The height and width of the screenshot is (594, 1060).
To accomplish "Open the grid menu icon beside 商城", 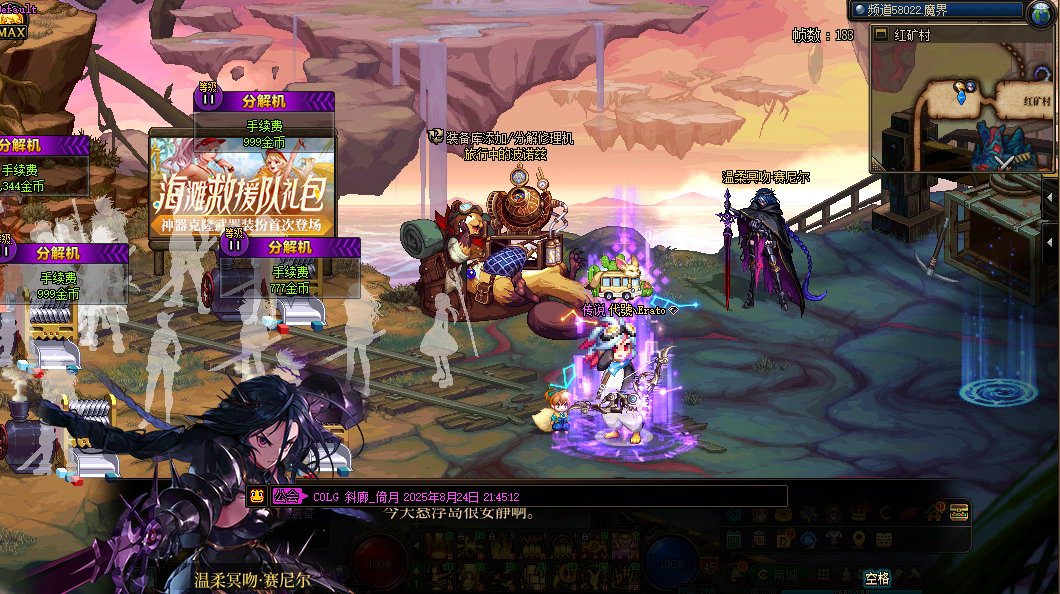I will [x=823, y=575].
